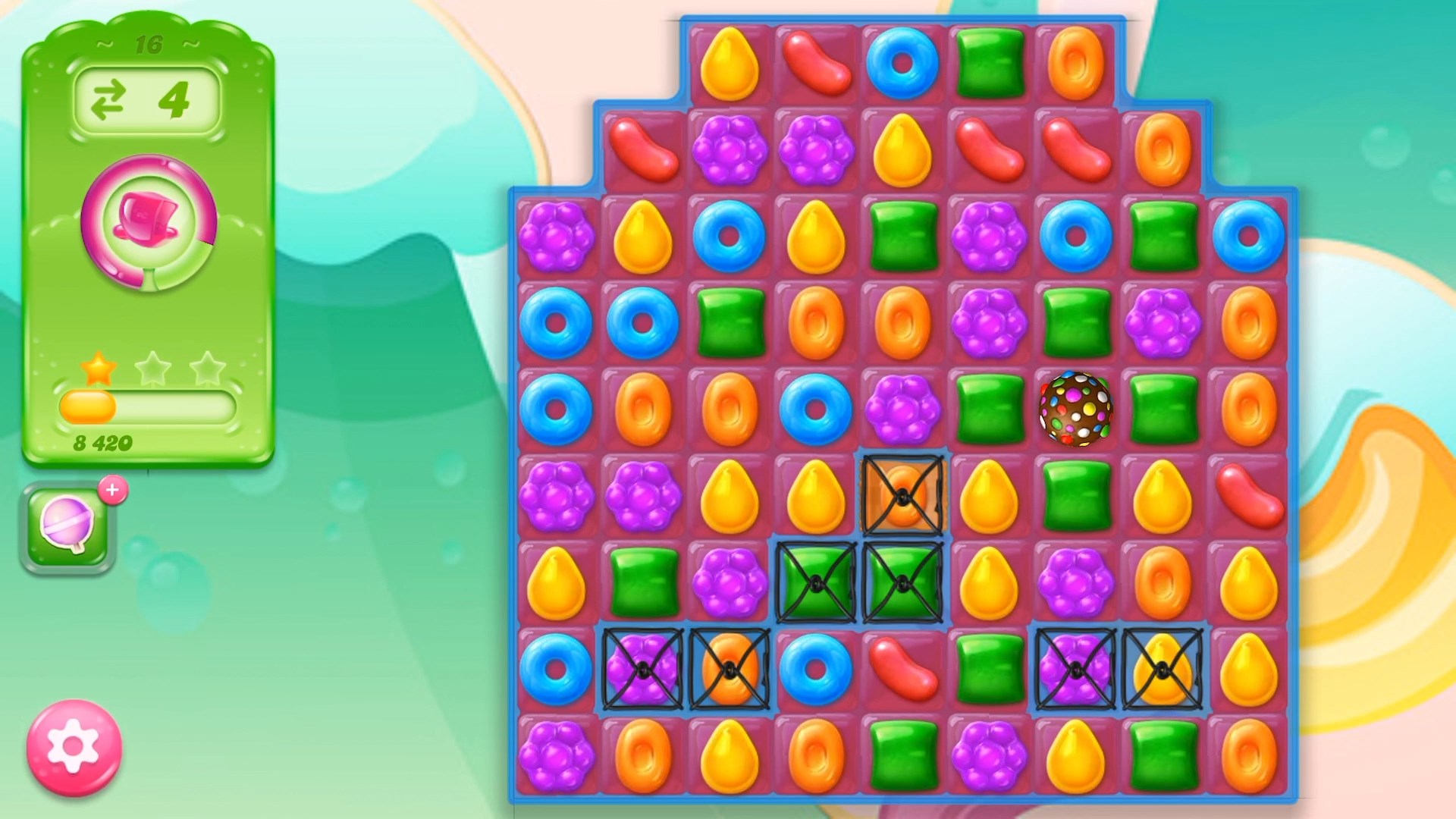Image resolution: width=1456 pixels, height=819 pixels.
Task: Open the settings gear menu
Action: coord(74,747)
